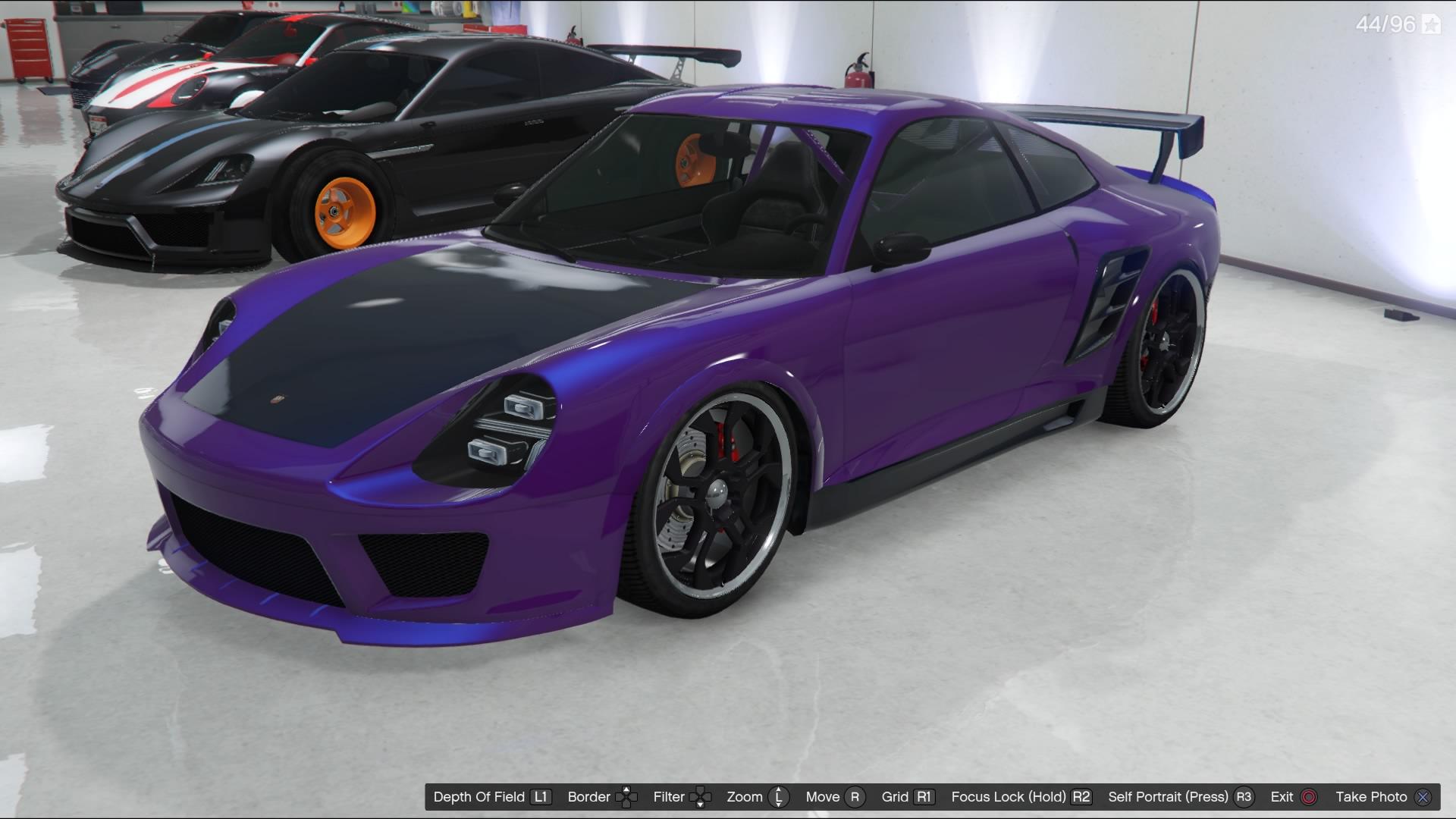1456x819 pixels.
Task: Select the Filter option
Action: pyautogui.click(x=669, y=798)
